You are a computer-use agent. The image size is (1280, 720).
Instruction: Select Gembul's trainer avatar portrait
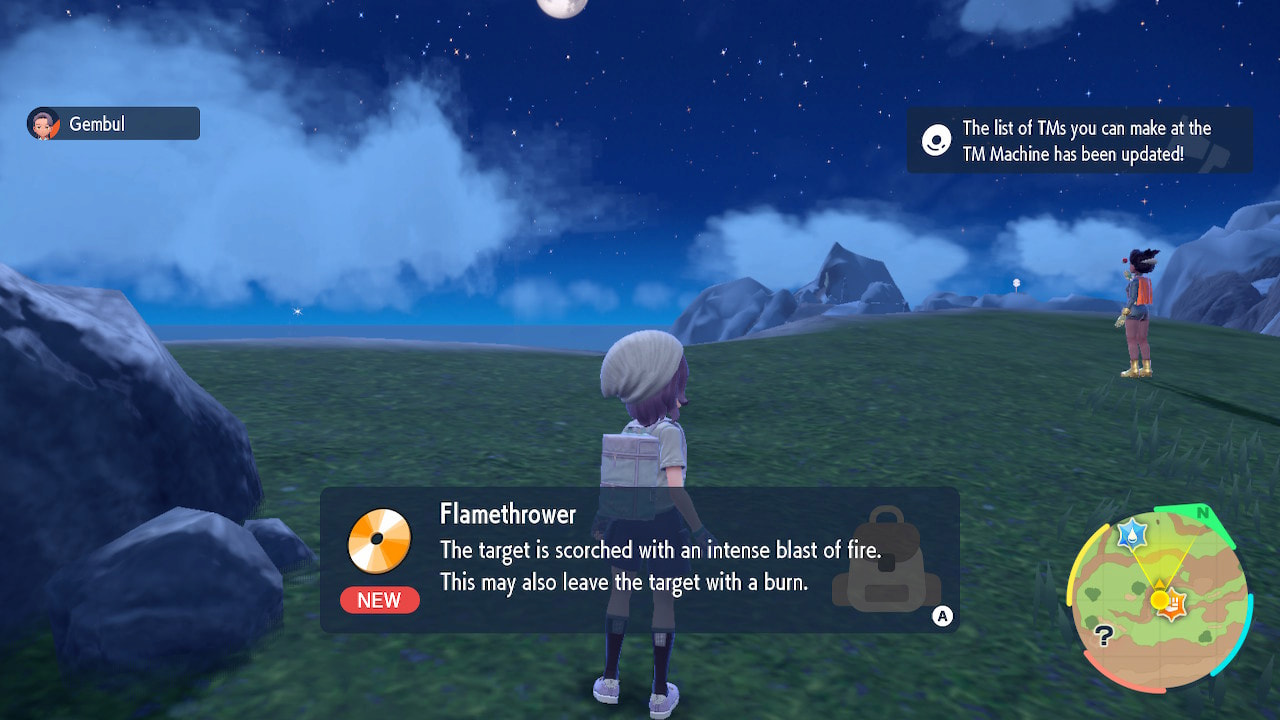pyautogui.click(x=44, y=123)
